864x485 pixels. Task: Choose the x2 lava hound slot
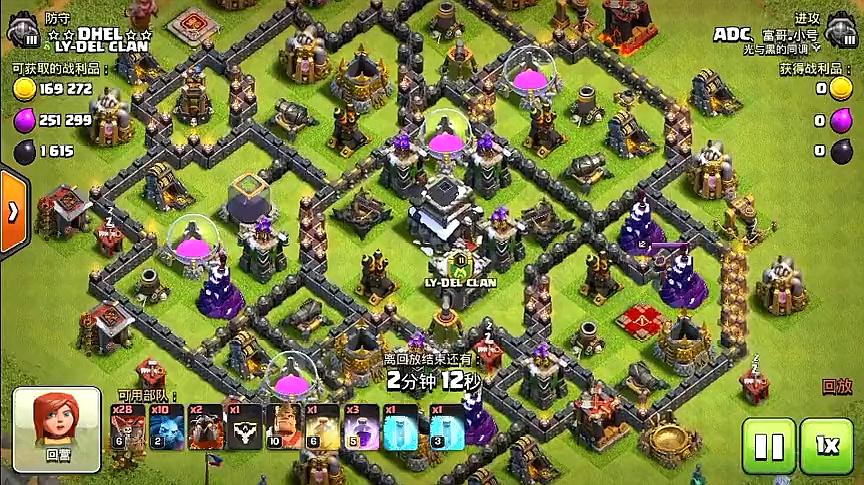click(x=204, y=427)
